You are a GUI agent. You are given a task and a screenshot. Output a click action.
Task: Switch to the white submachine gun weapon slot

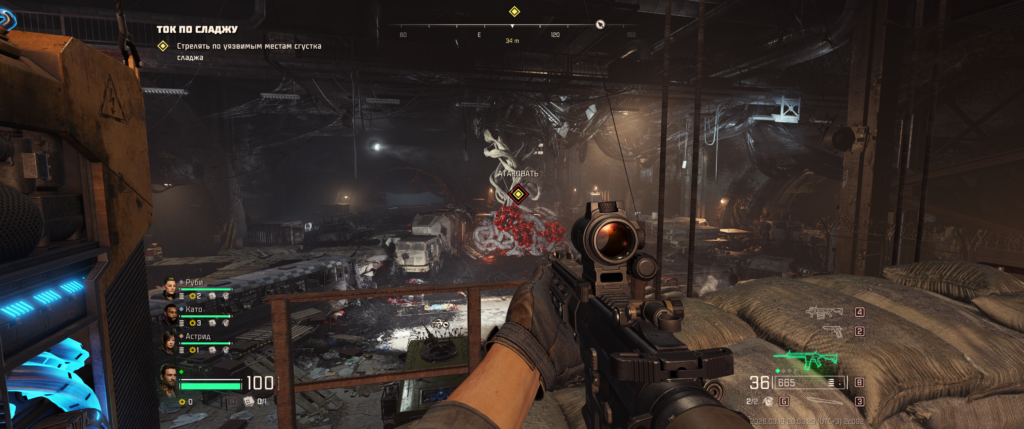826,312
